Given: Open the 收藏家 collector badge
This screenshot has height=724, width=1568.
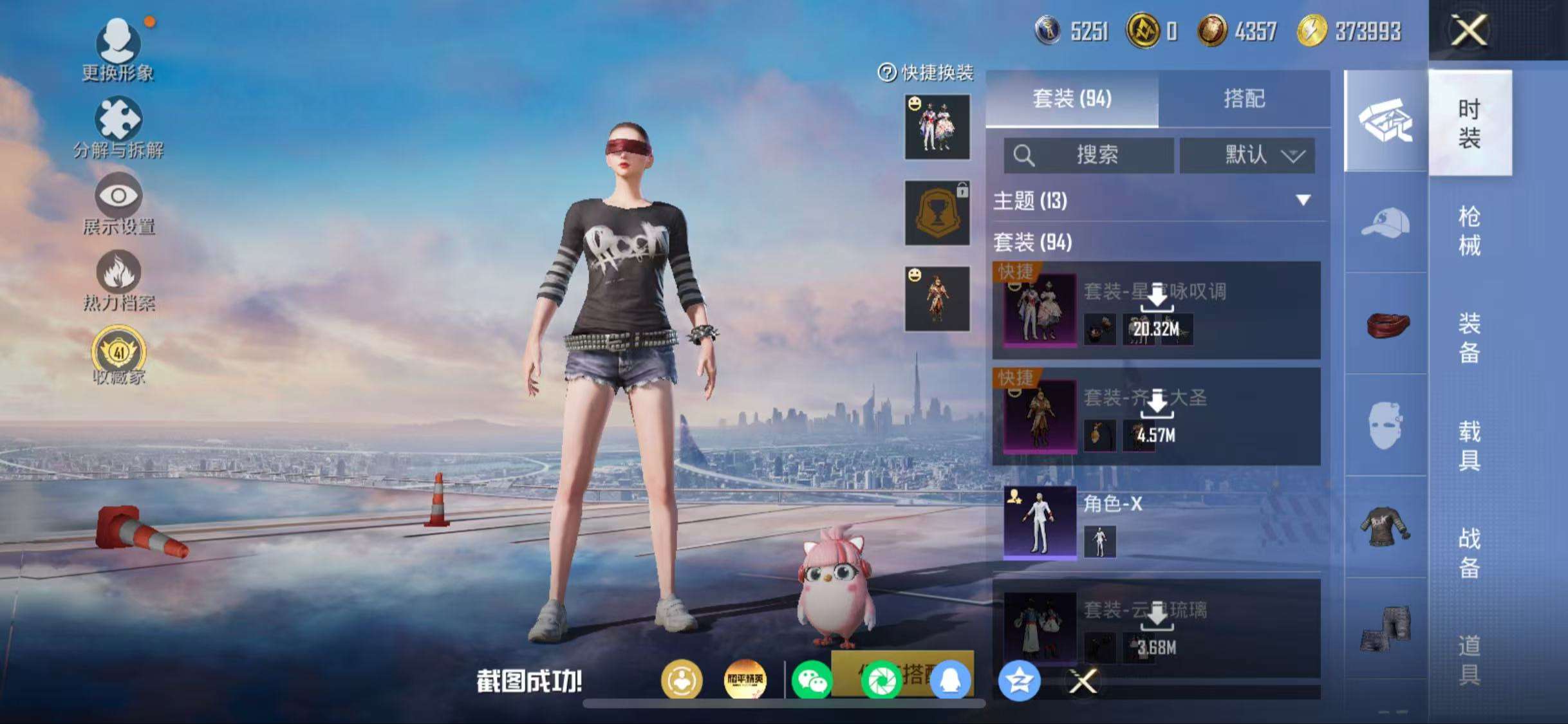Looking at the screenshot, I should [118, 355].
